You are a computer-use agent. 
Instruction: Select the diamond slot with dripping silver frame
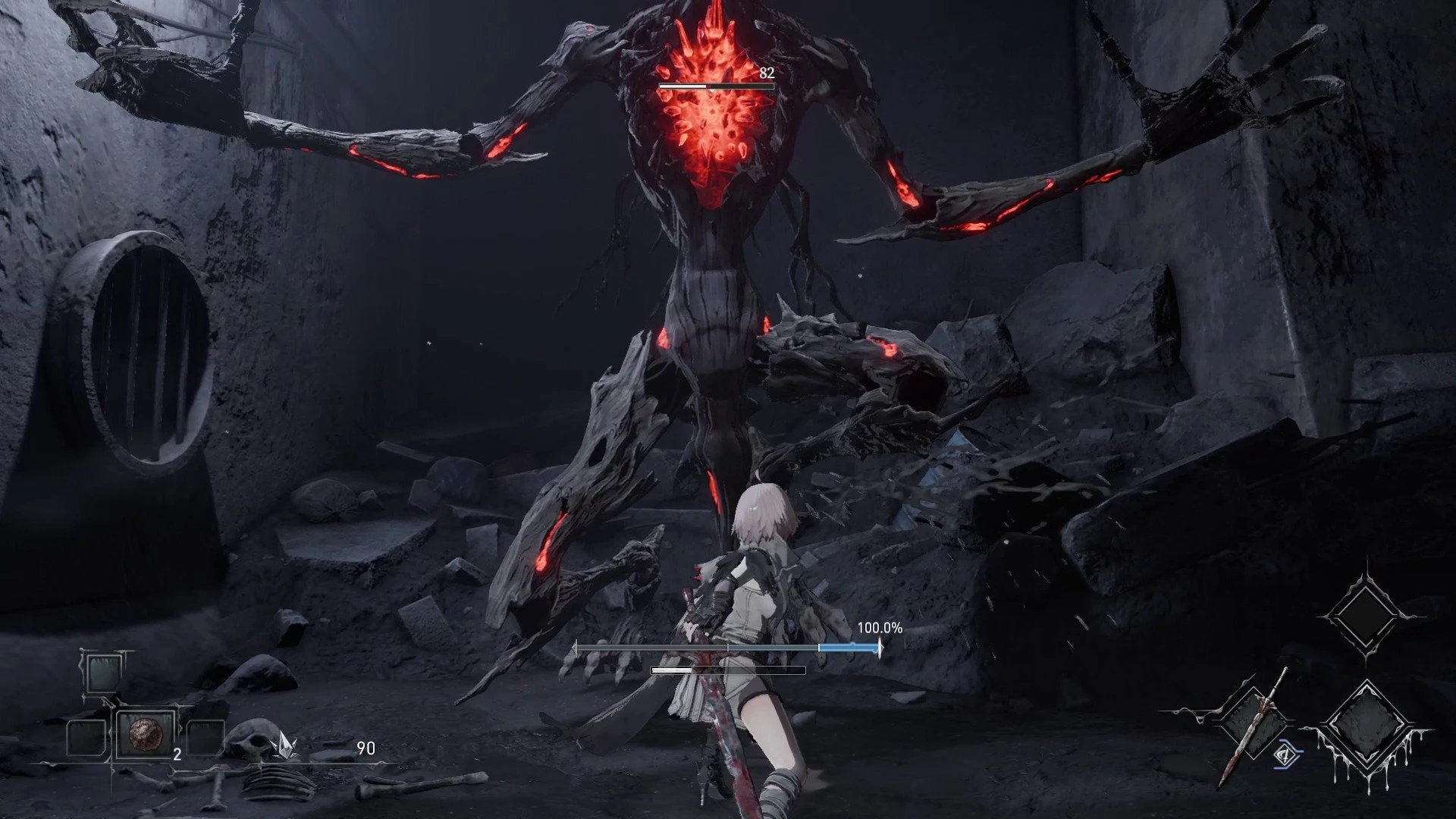coord(1366,728)
